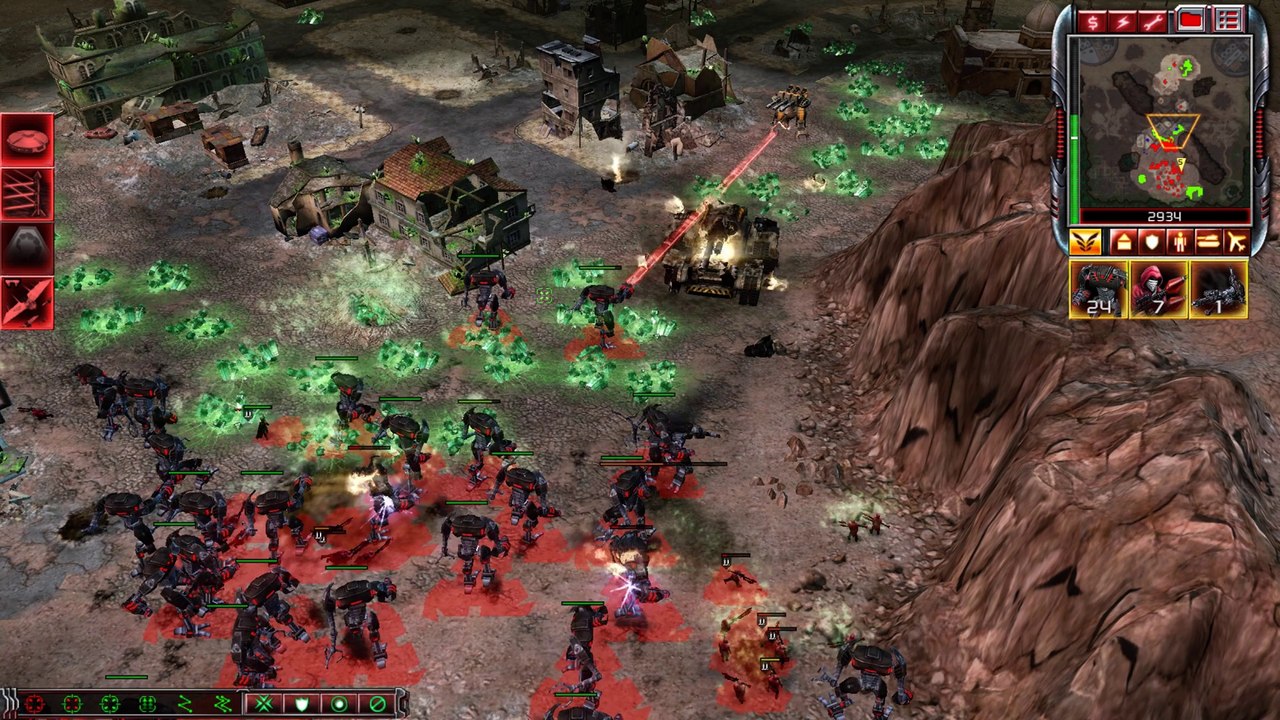Select the winged emblem tab

1086,241
